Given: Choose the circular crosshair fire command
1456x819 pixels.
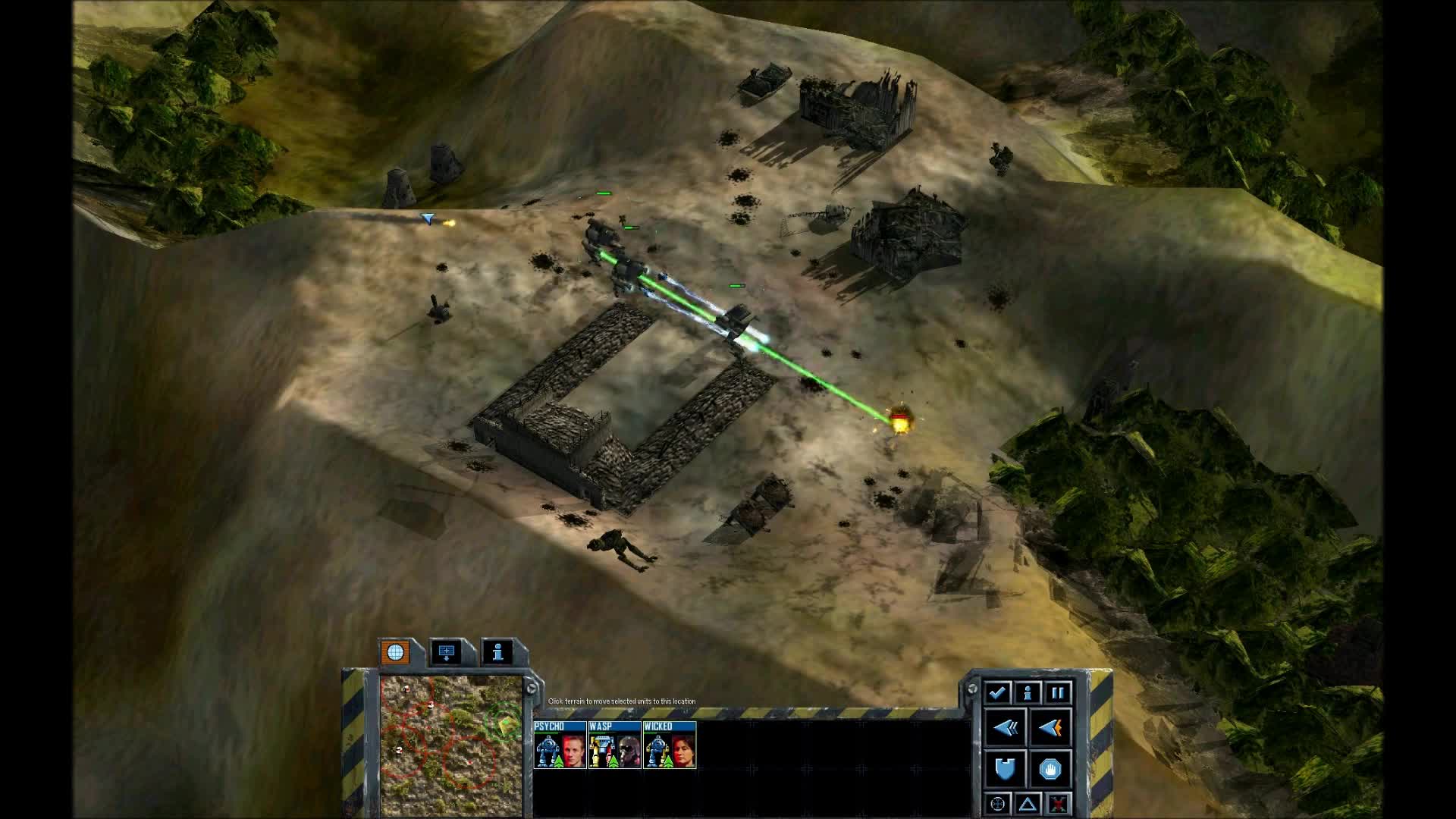Looking at the screenshot, I should [997, 804].
